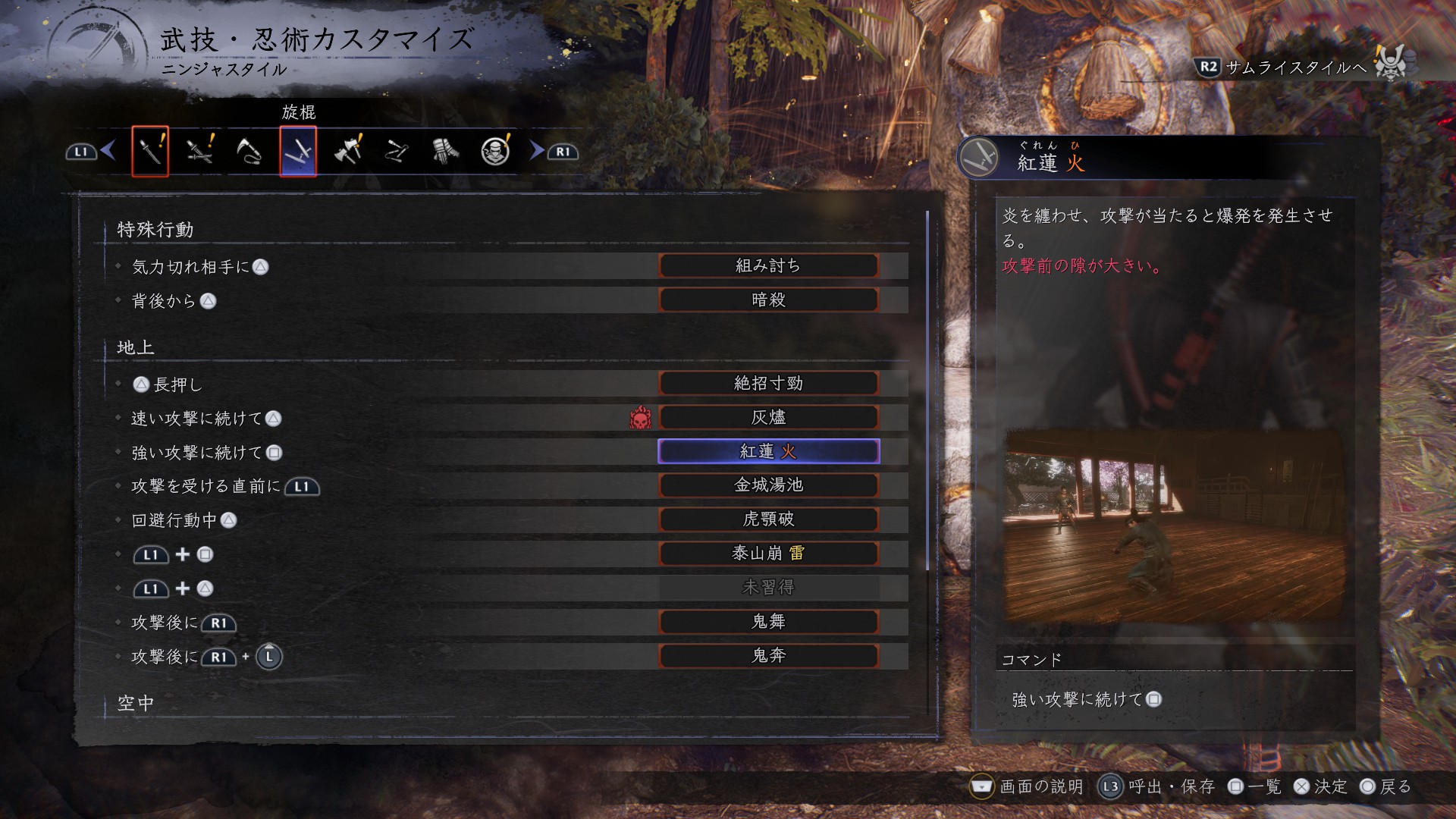The image size is (1456, 819).
Task: Open the ninja head ninjutsu tab
Action: pos(495,152)
